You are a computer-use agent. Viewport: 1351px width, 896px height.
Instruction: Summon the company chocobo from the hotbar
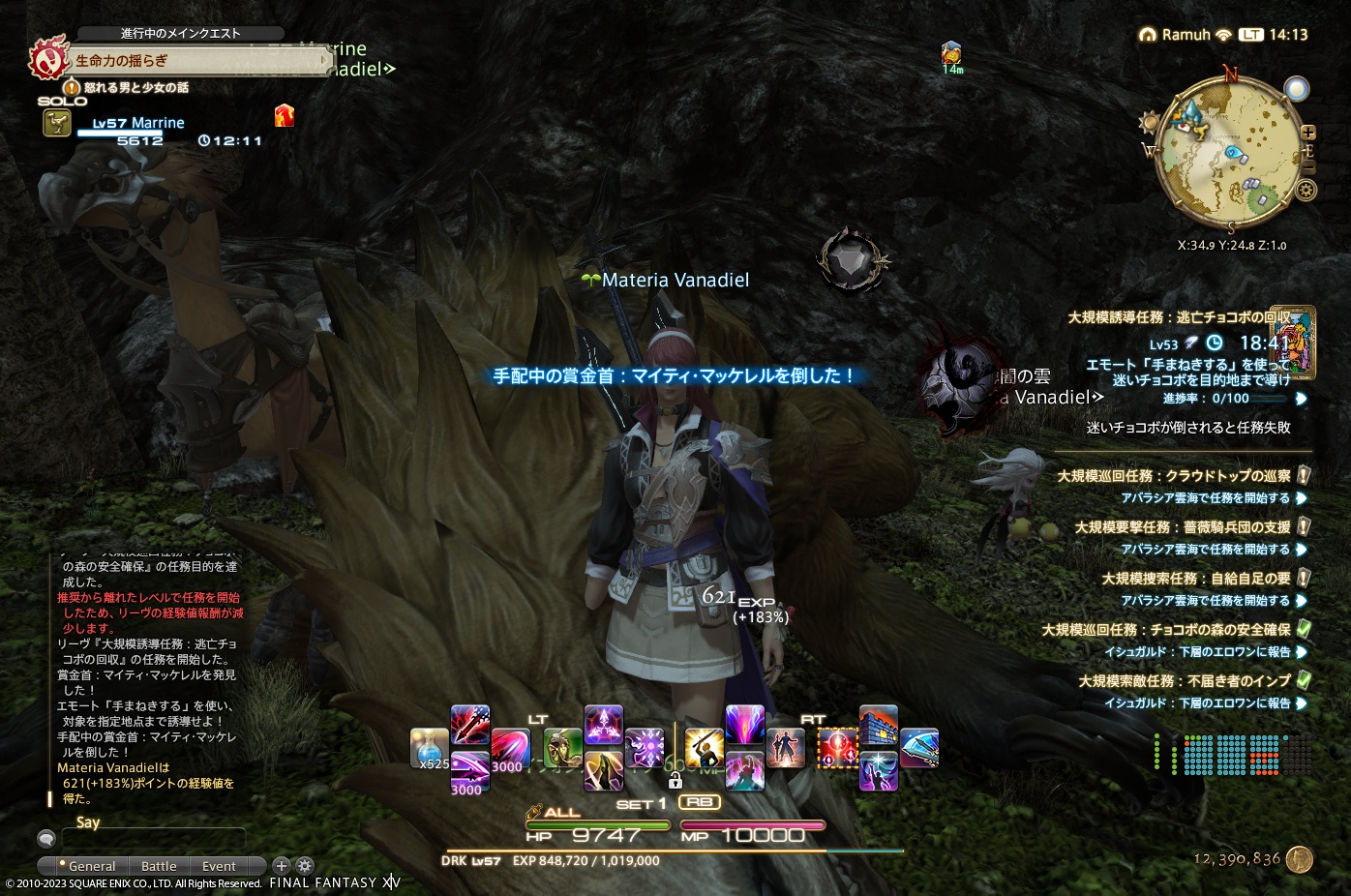coord(561,747)
